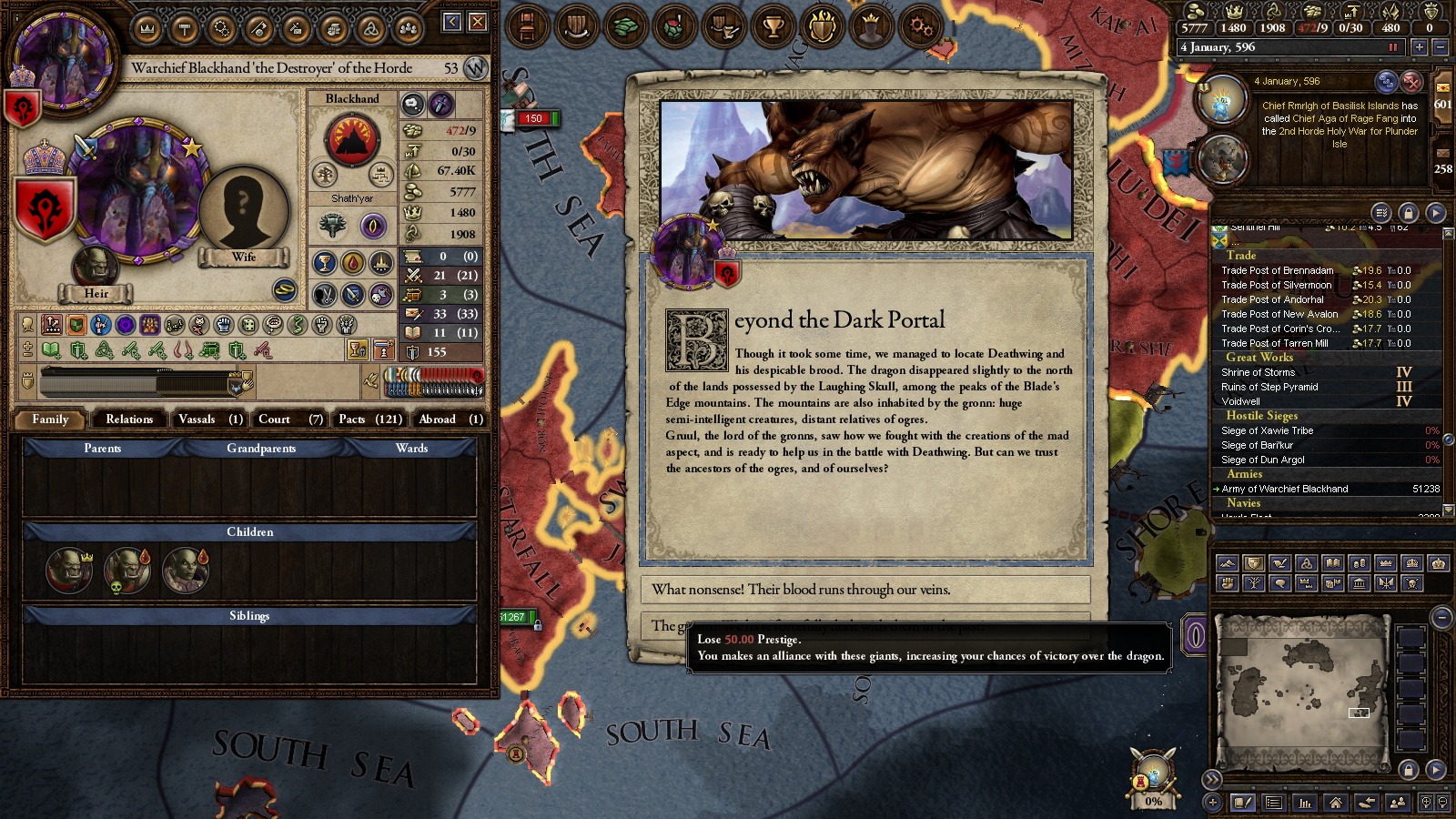Image resolution: width=1456 pixels, height=819 pixels.
Task: Open the Heir portrait
Action: click(95, 268)
